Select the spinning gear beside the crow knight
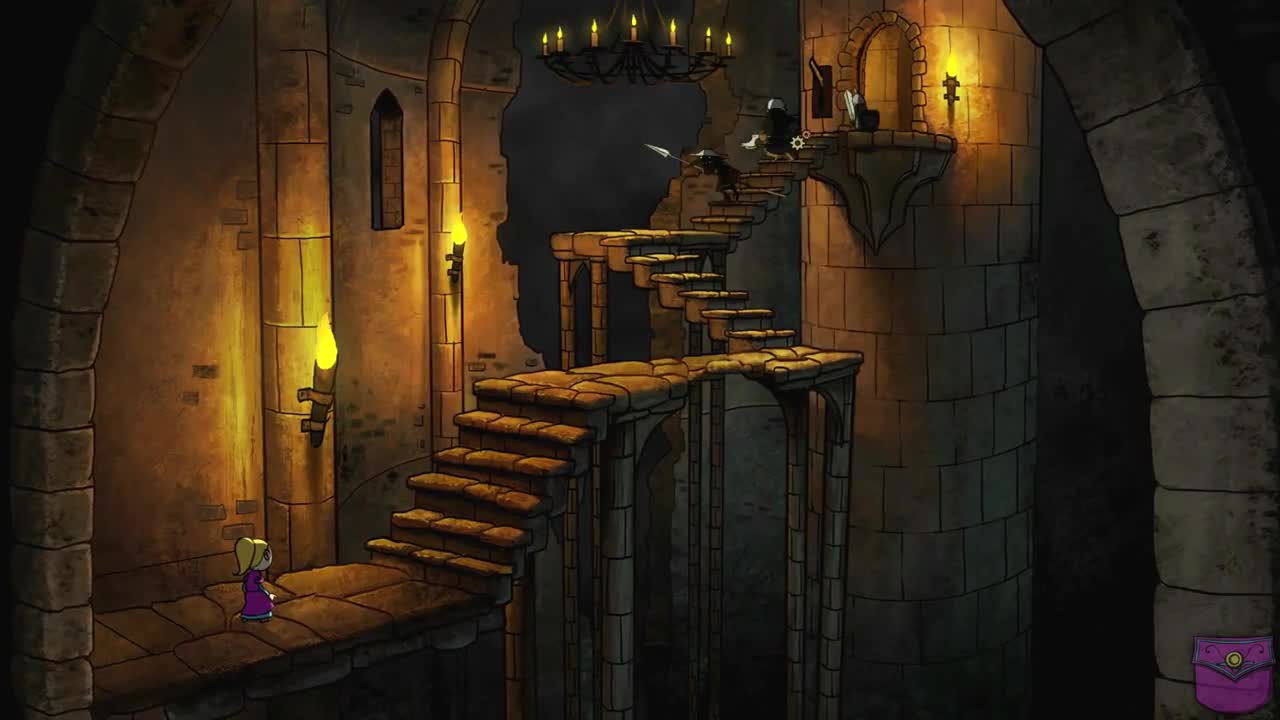The width and height of the screenshot is (1280, 720). coord(797,143)
